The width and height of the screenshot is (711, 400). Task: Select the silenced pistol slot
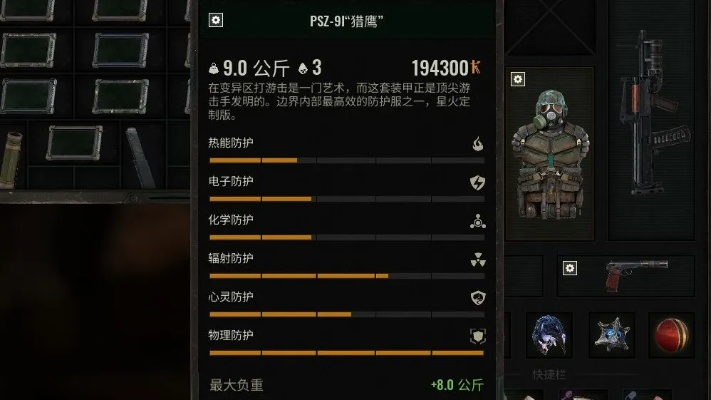pos(637,275)
